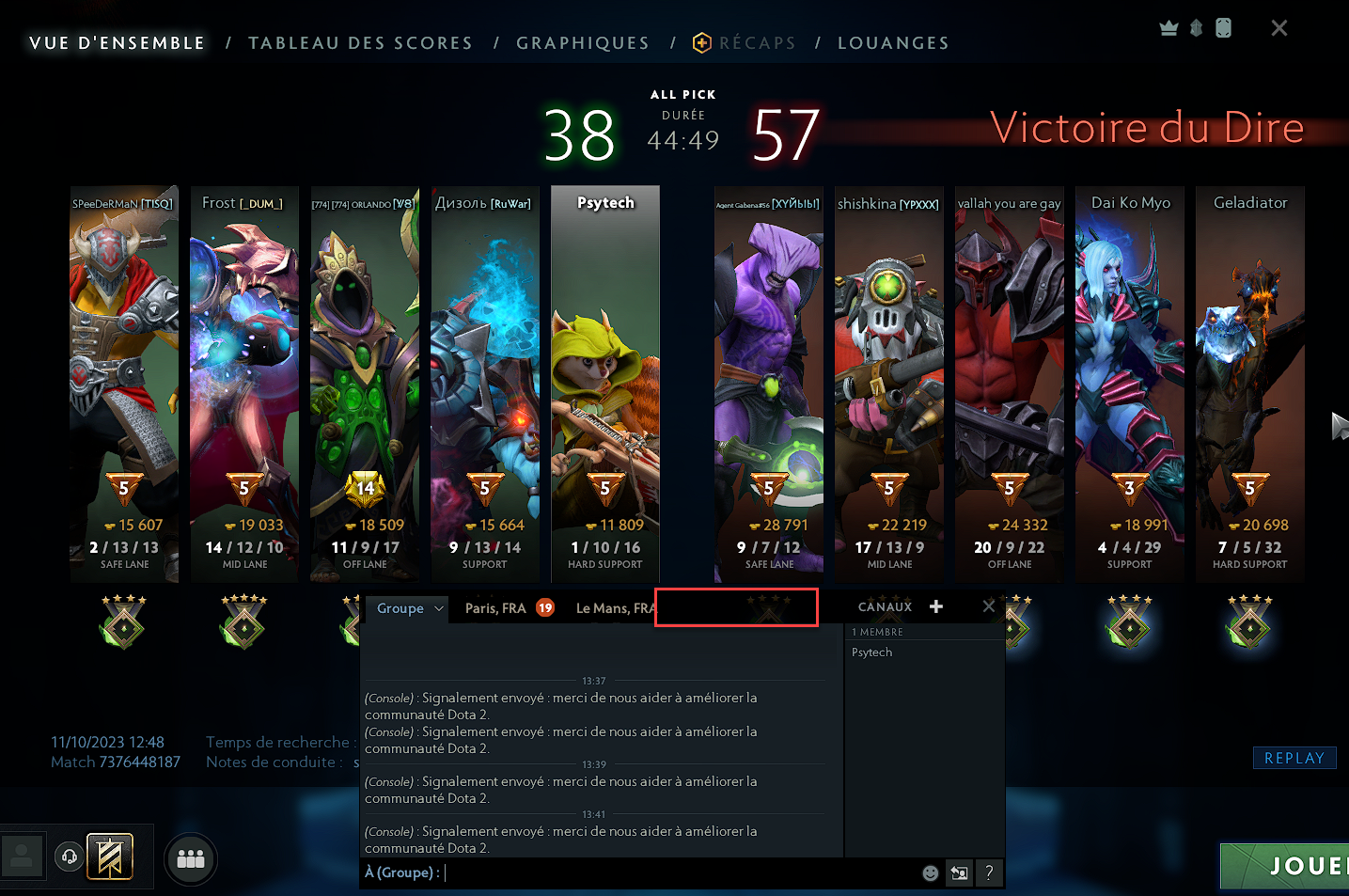Open the Dota Plus crown icon
Screen dimensions: 1349x896
pyautogui.click(x=1169, y=27)
